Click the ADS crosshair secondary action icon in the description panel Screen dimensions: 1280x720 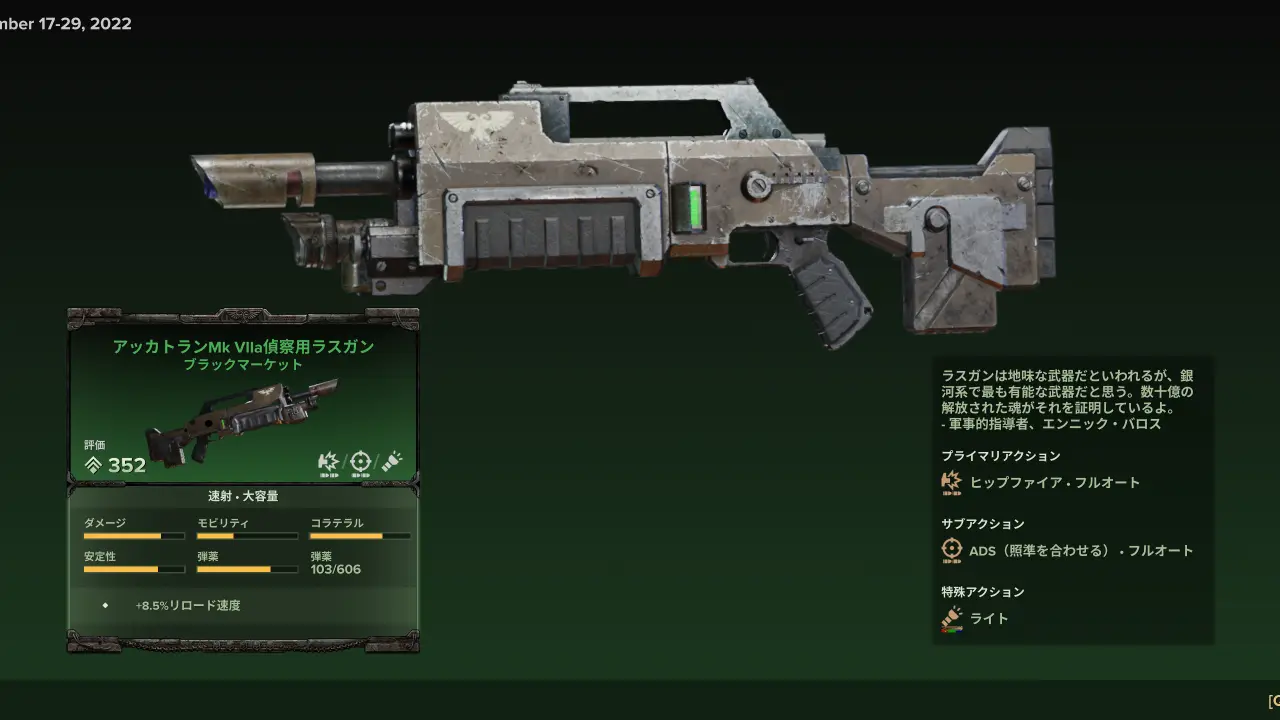coord(951,550)
